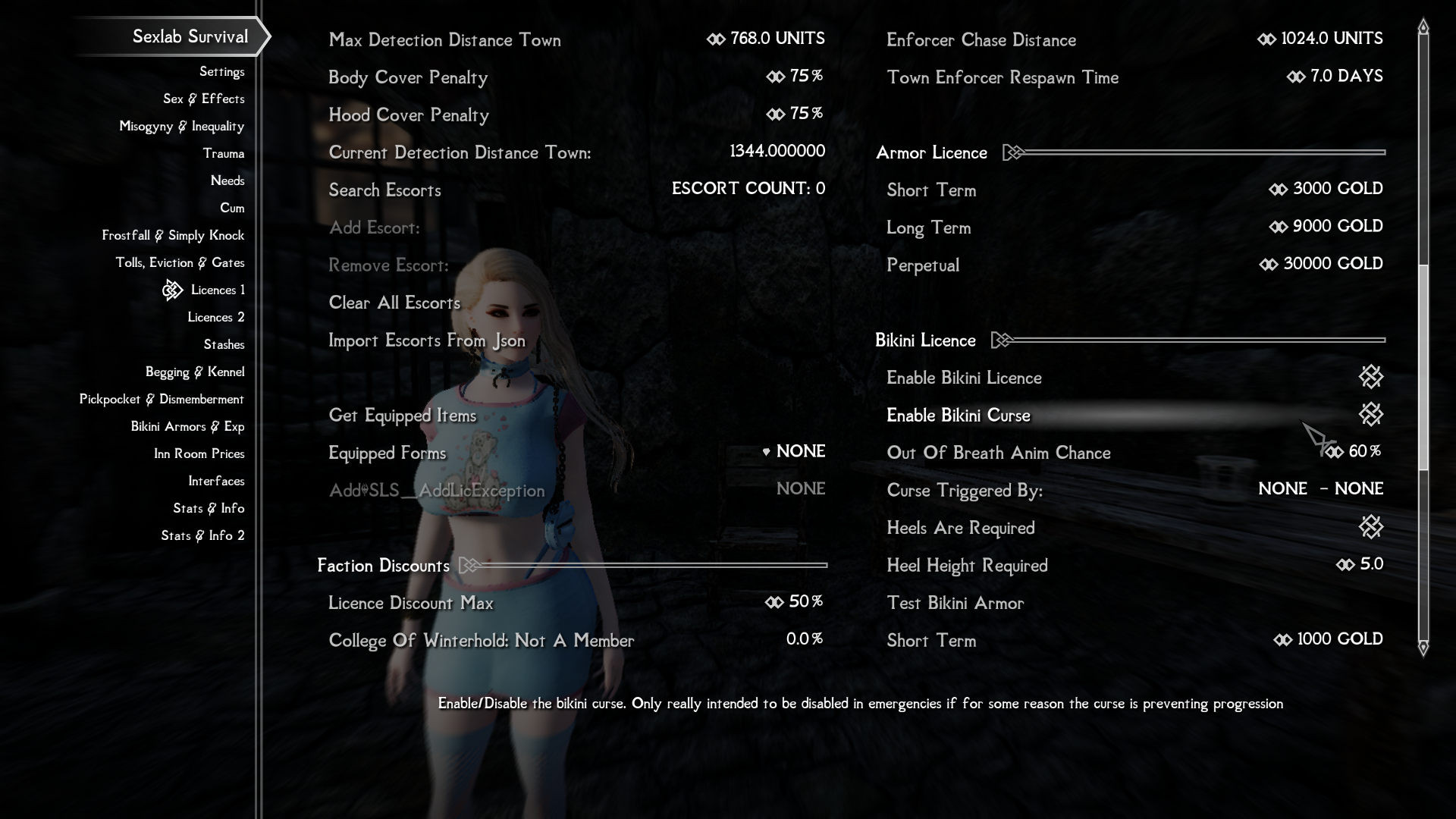Screen dimensions: 1456x819
Task: Open the Curse Triggered By selector
Action: [1319, 489]
